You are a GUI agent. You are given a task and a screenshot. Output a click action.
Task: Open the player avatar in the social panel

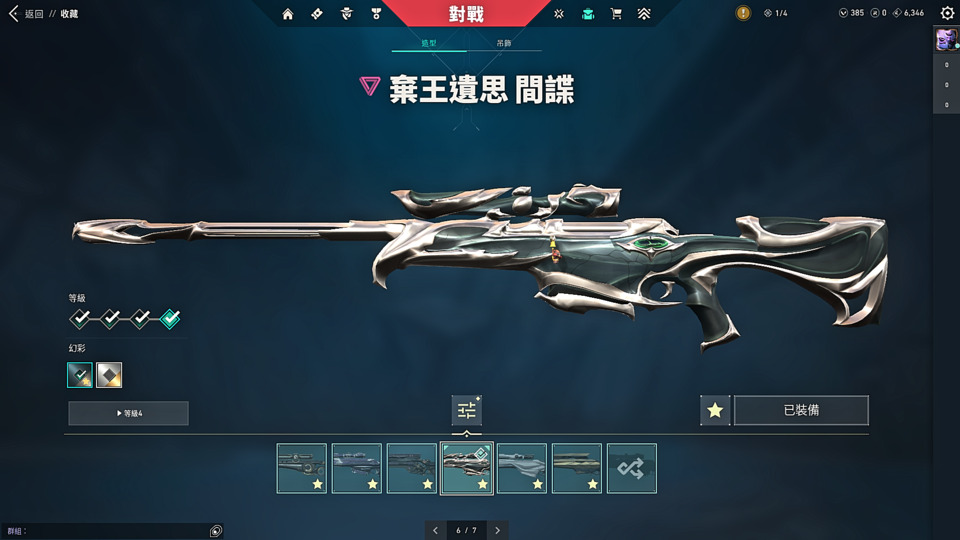pos(945,39)
